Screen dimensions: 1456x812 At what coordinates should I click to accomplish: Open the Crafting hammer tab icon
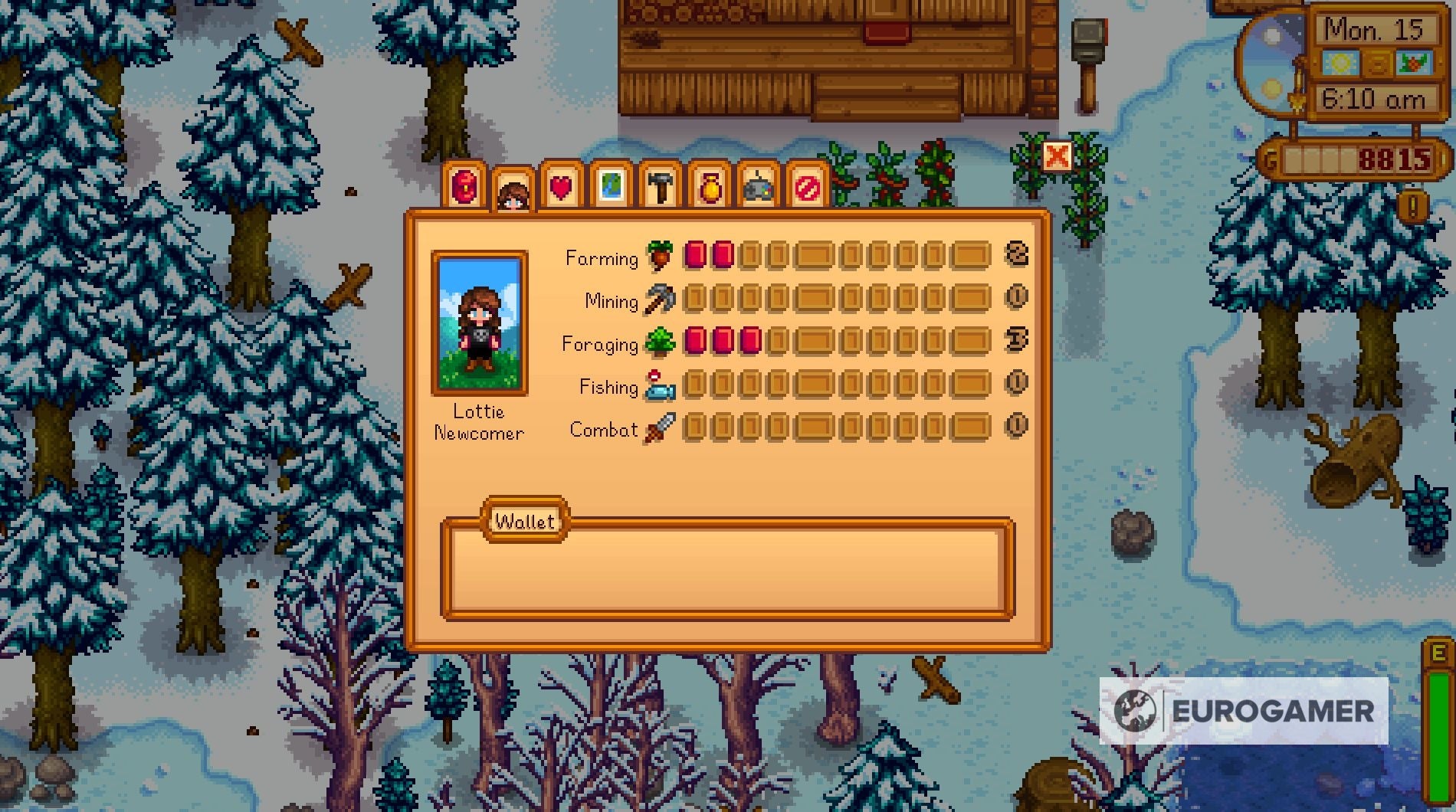pos(661,188)
